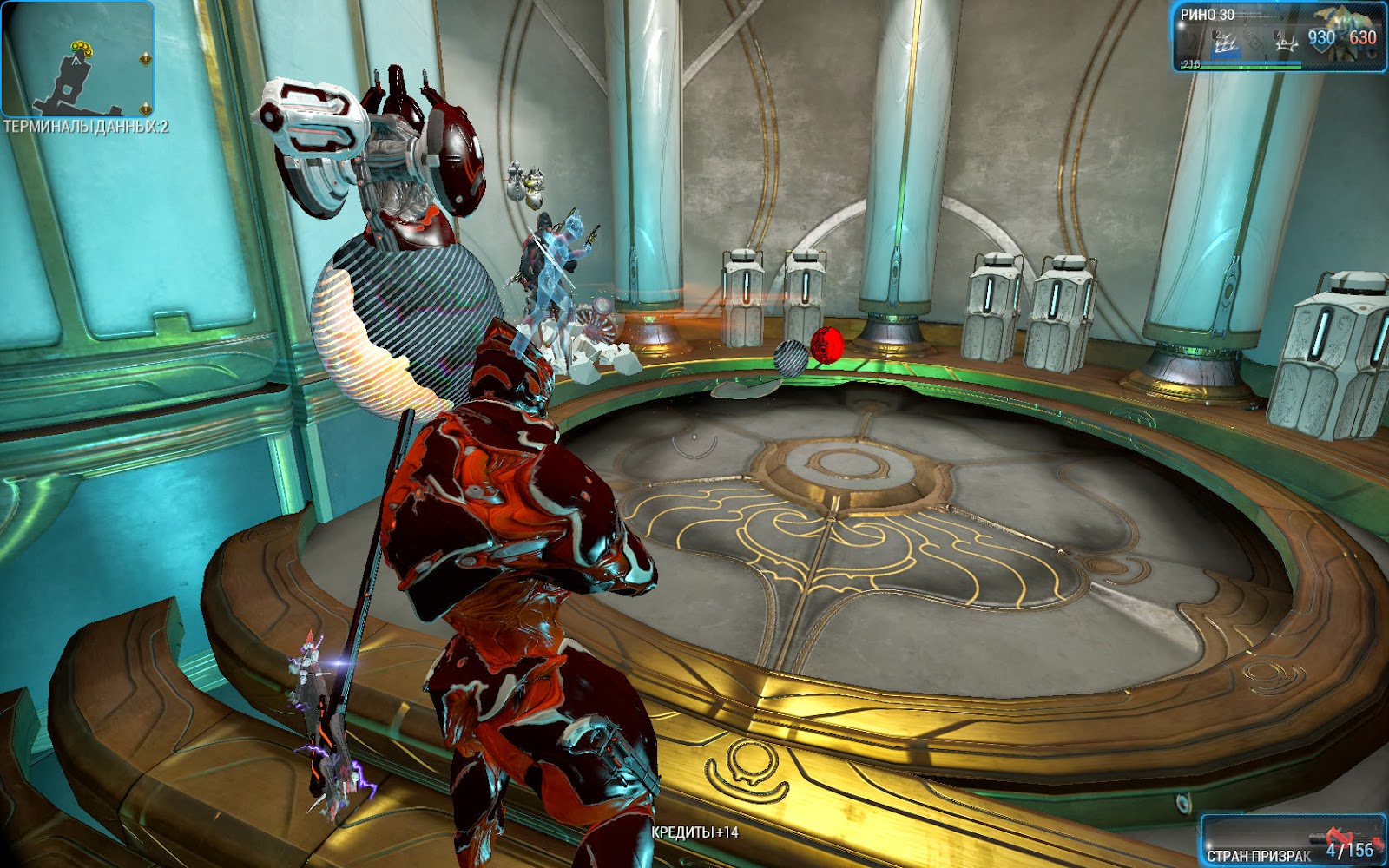This screenshot has width=1389, height=868.
Task: Trigger ability 4 Rhino Stomp icon
Action: coord(1286,42)
